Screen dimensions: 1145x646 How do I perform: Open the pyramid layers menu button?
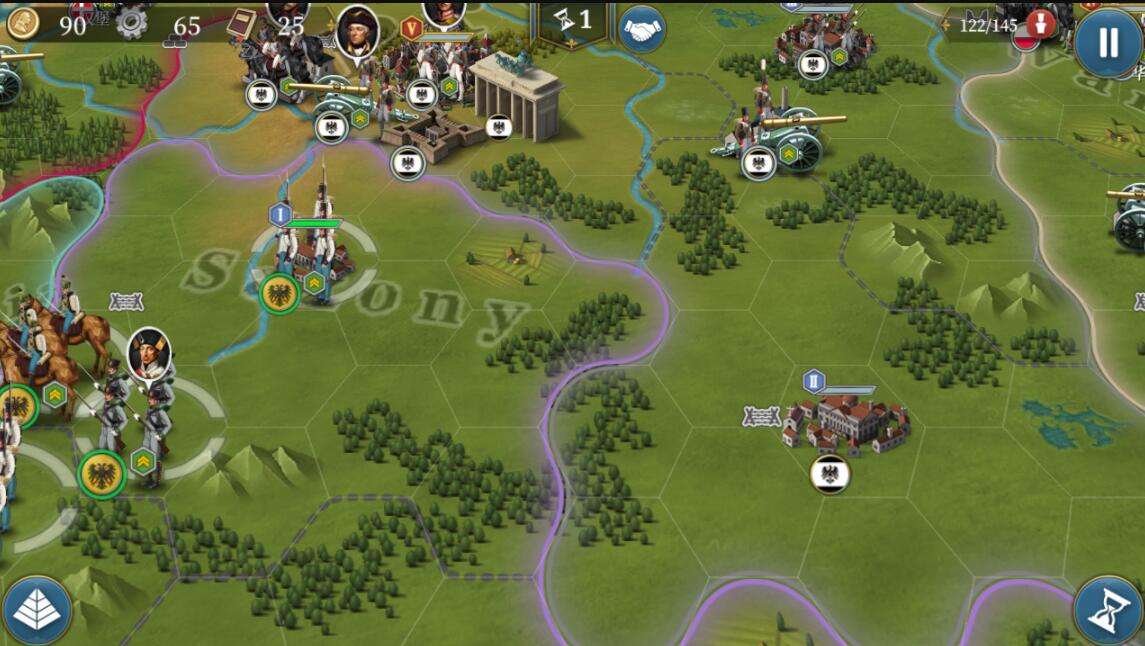point(37,610)
